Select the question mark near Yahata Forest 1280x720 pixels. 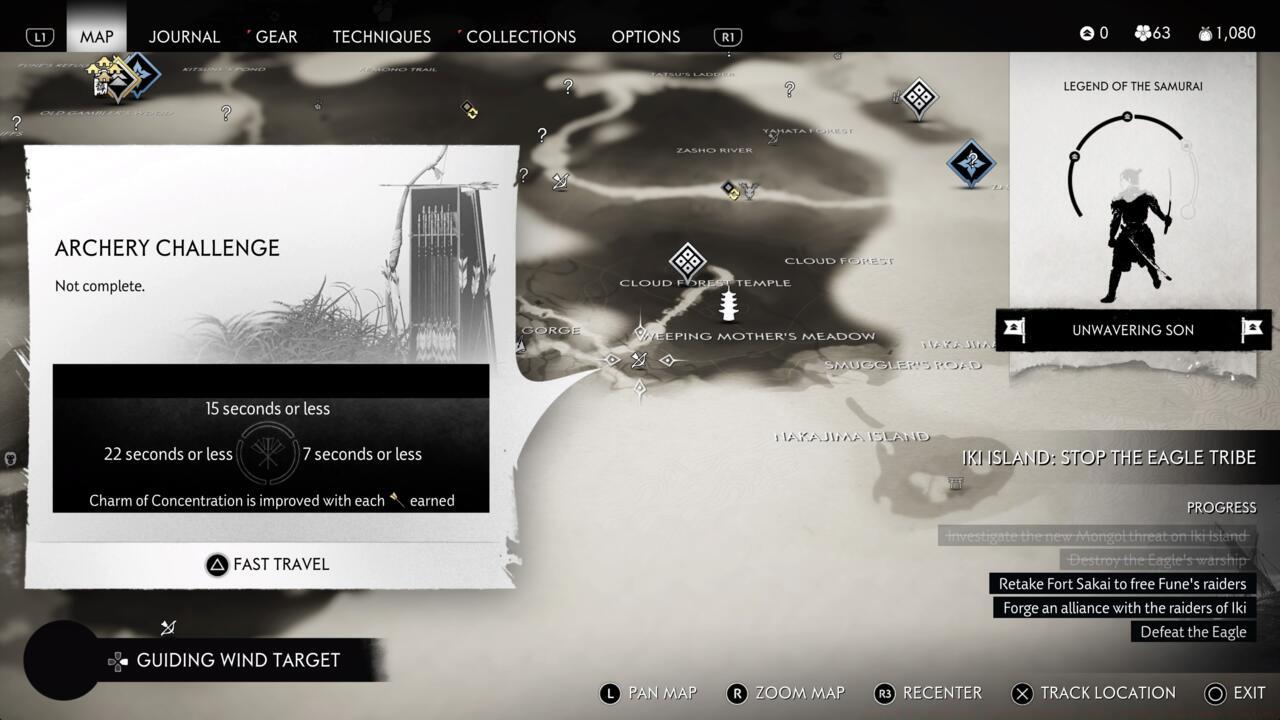click(x=789, y=90)
